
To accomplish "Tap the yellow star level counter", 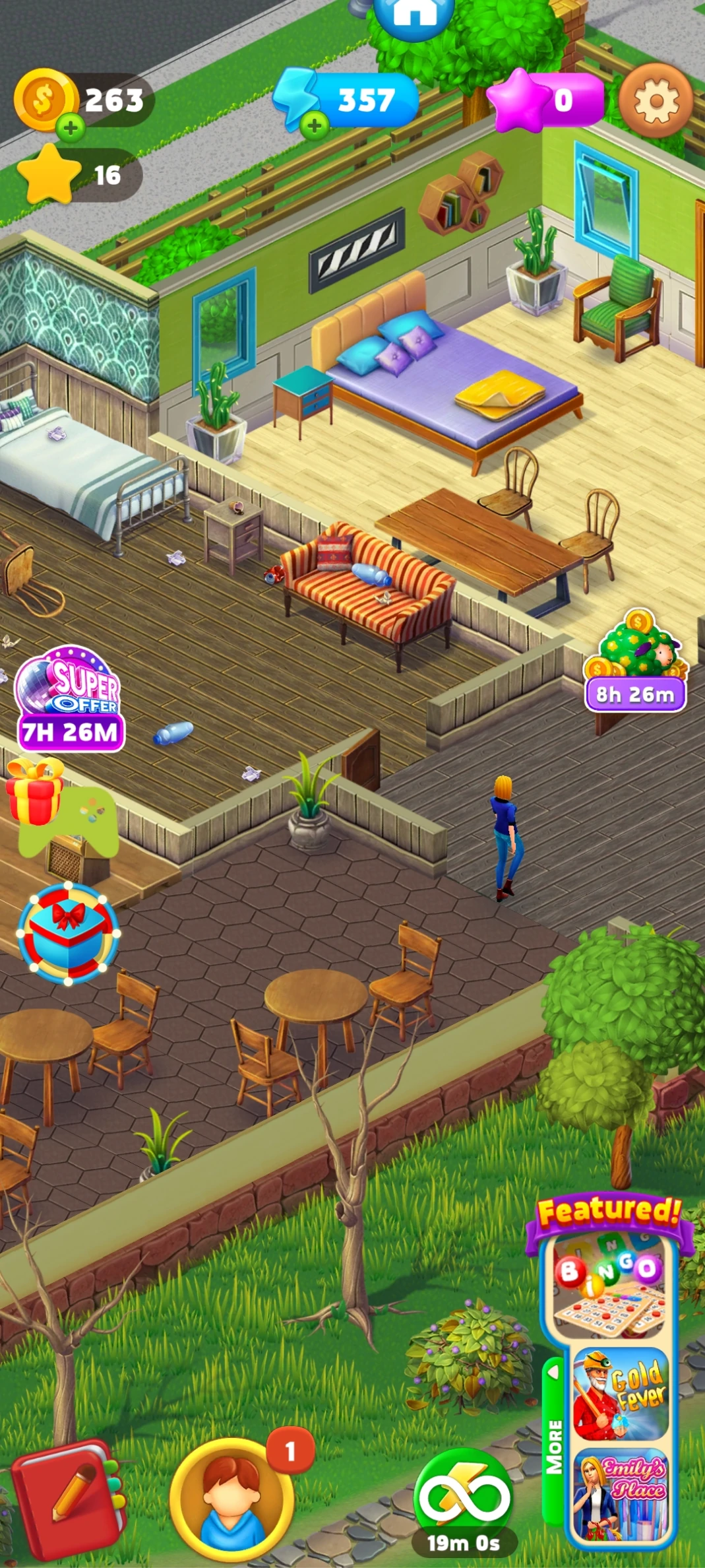I will click(79, 176).
